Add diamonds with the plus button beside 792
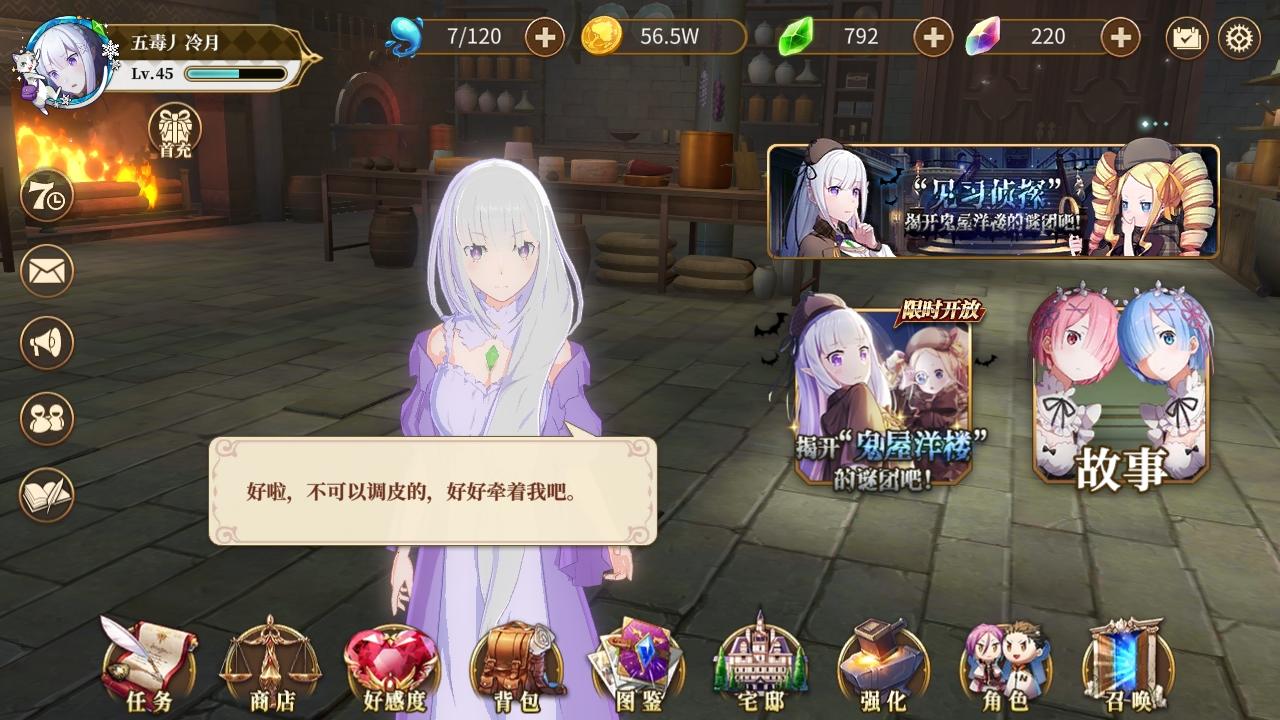1280x720 pixels. [x=933, y=37]
